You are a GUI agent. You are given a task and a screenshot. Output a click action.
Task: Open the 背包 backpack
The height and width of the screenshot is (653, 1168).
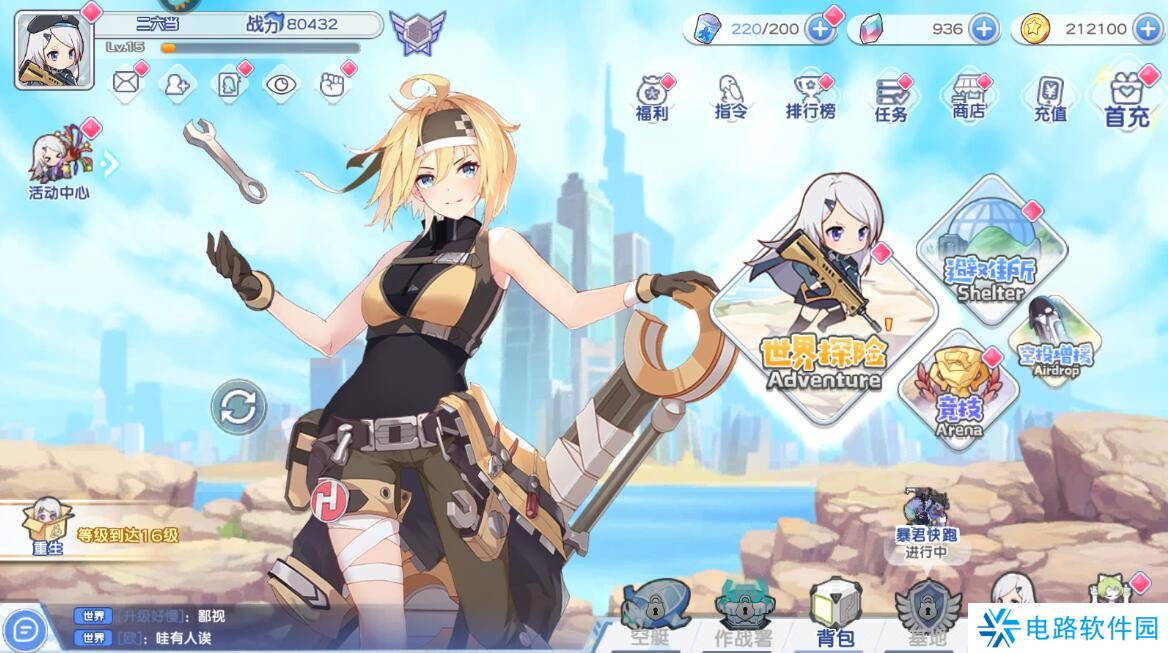coord(833,612)
